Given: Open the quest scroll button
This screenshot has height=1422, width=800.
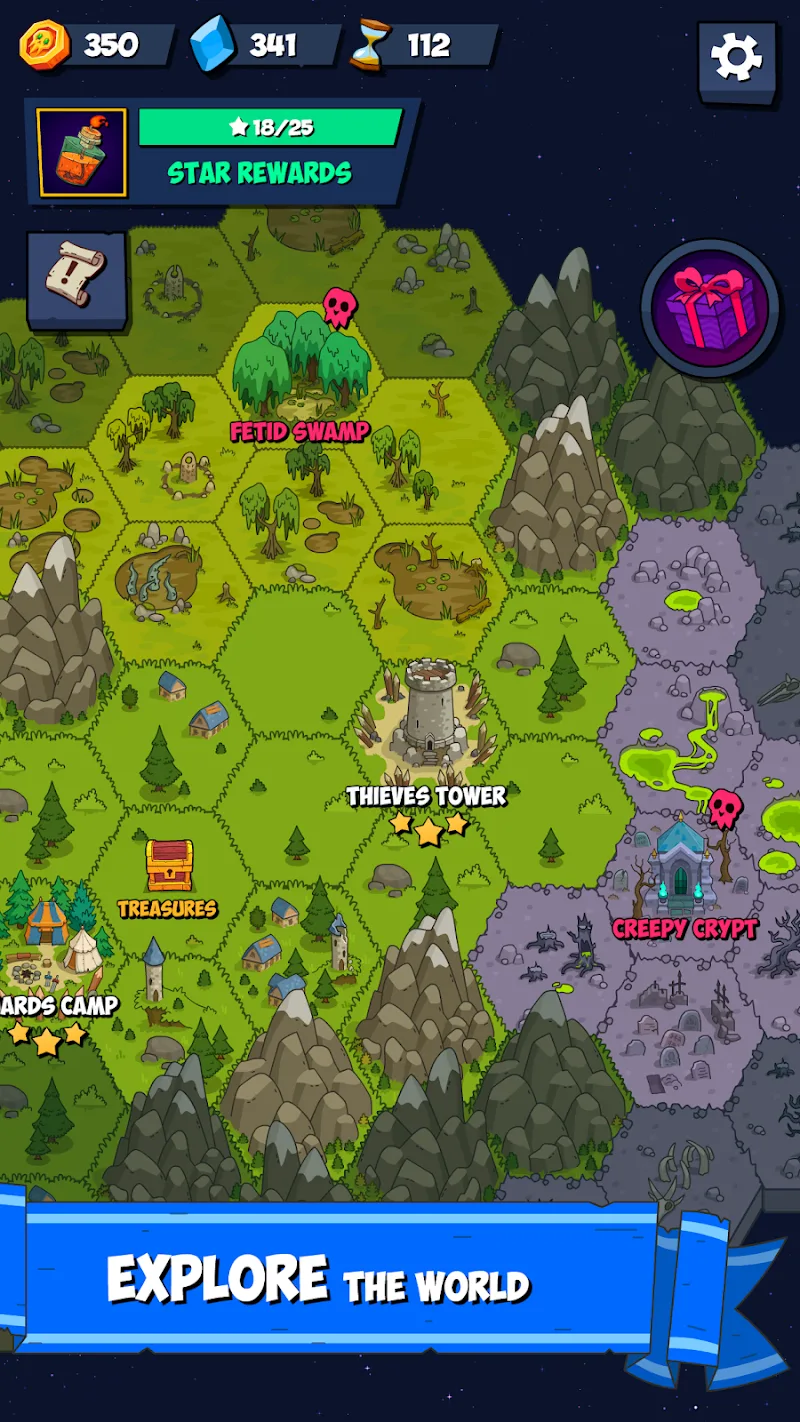Looking at the screenshot, I should point(77,278).
